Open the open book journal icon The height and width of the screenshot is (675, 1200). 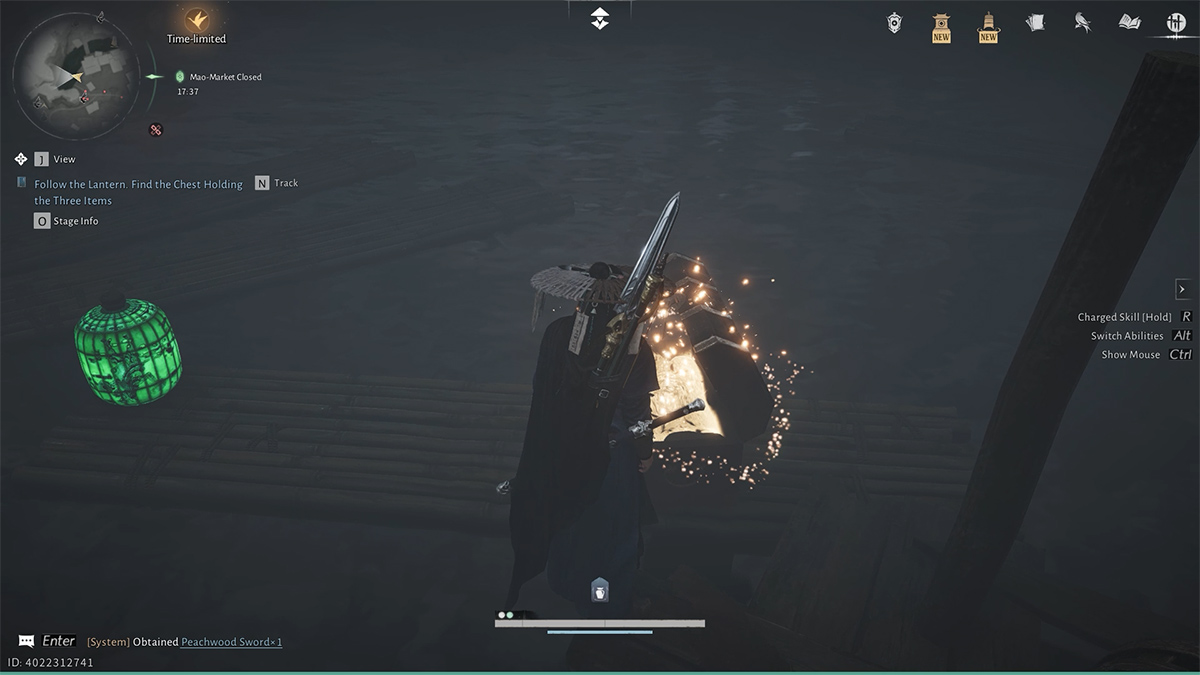tap(1130, 22)
